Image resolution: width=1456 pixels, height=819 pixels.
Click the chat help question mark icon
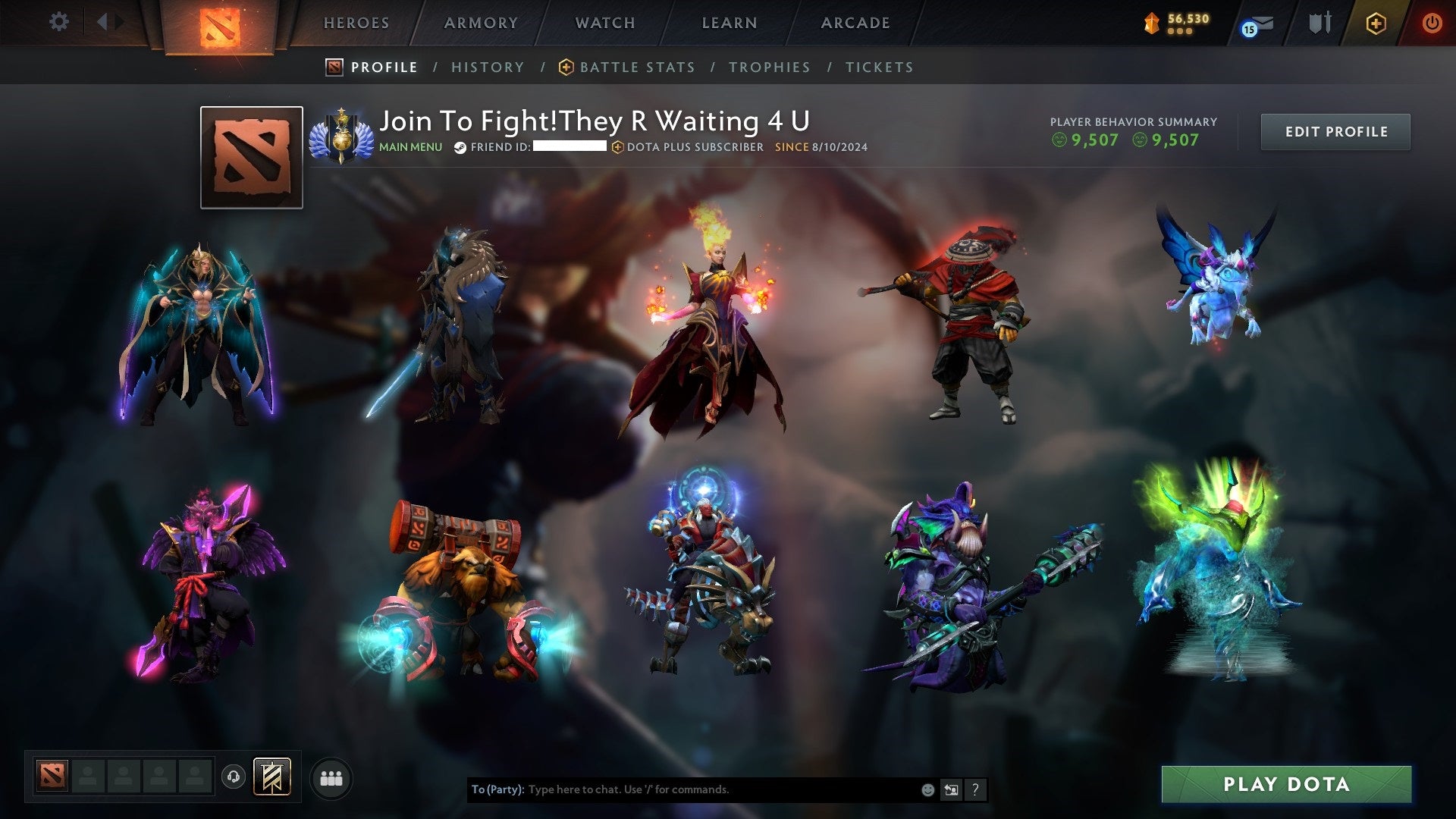(x=974, y=789)
